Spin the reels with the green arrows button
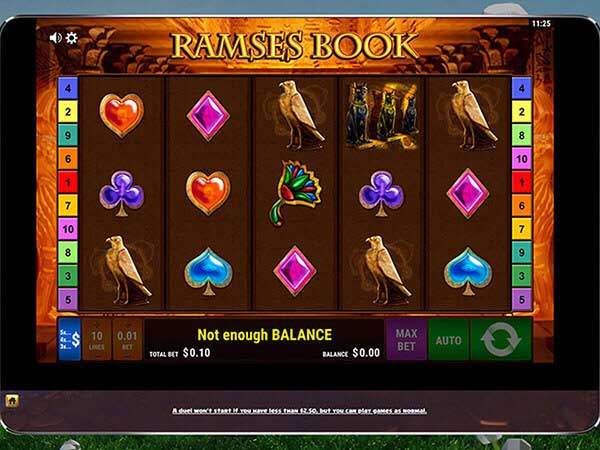The width and height of the screenshot is (600, 450). (x=501, y=340)
